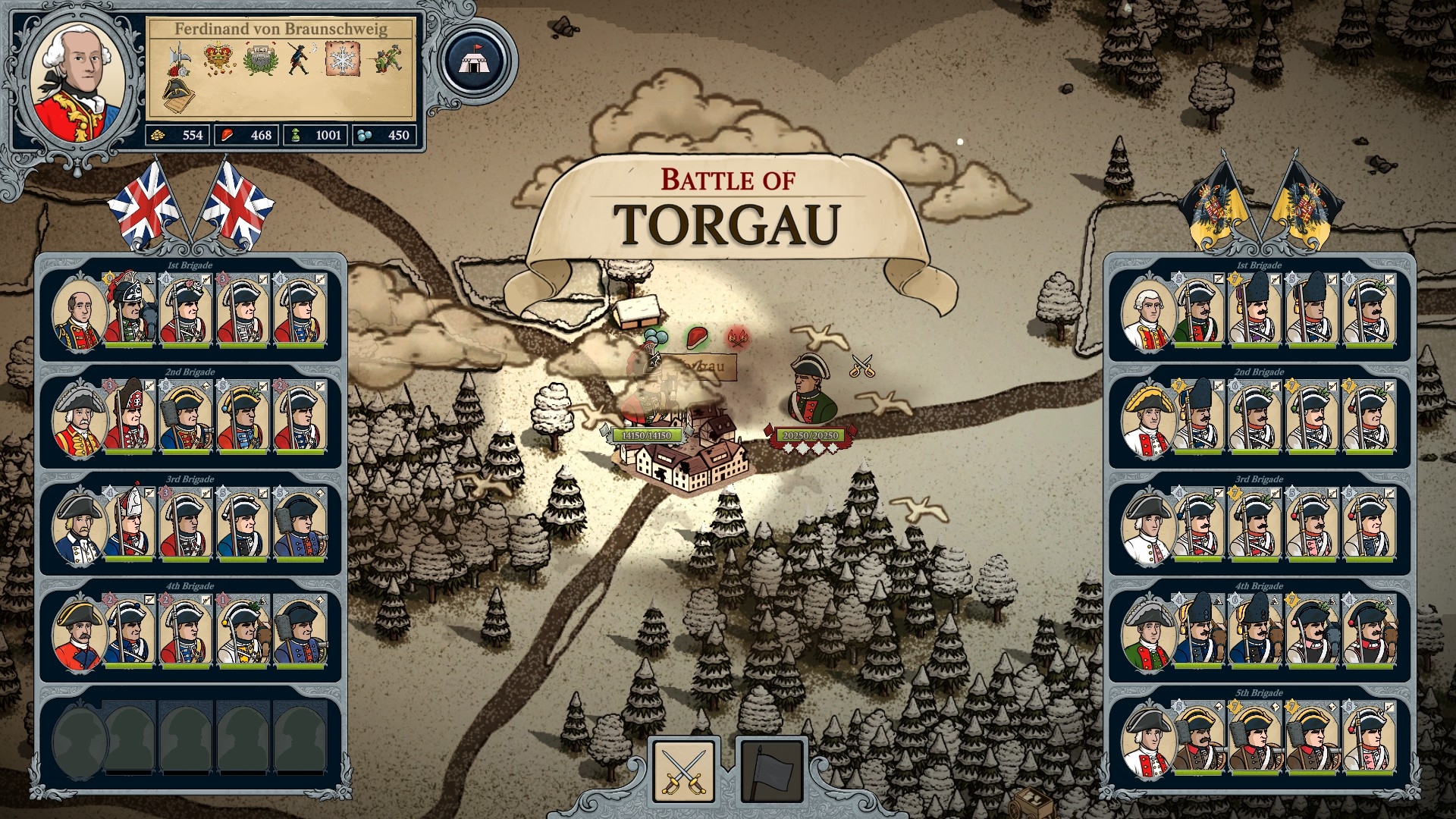Image resolution: width=1456 pixels, height=819 pixels.
Task: Select the green-coated unit in Austrian 1st Brigade
Action: pyautogui.click(x=1200, y=312)
